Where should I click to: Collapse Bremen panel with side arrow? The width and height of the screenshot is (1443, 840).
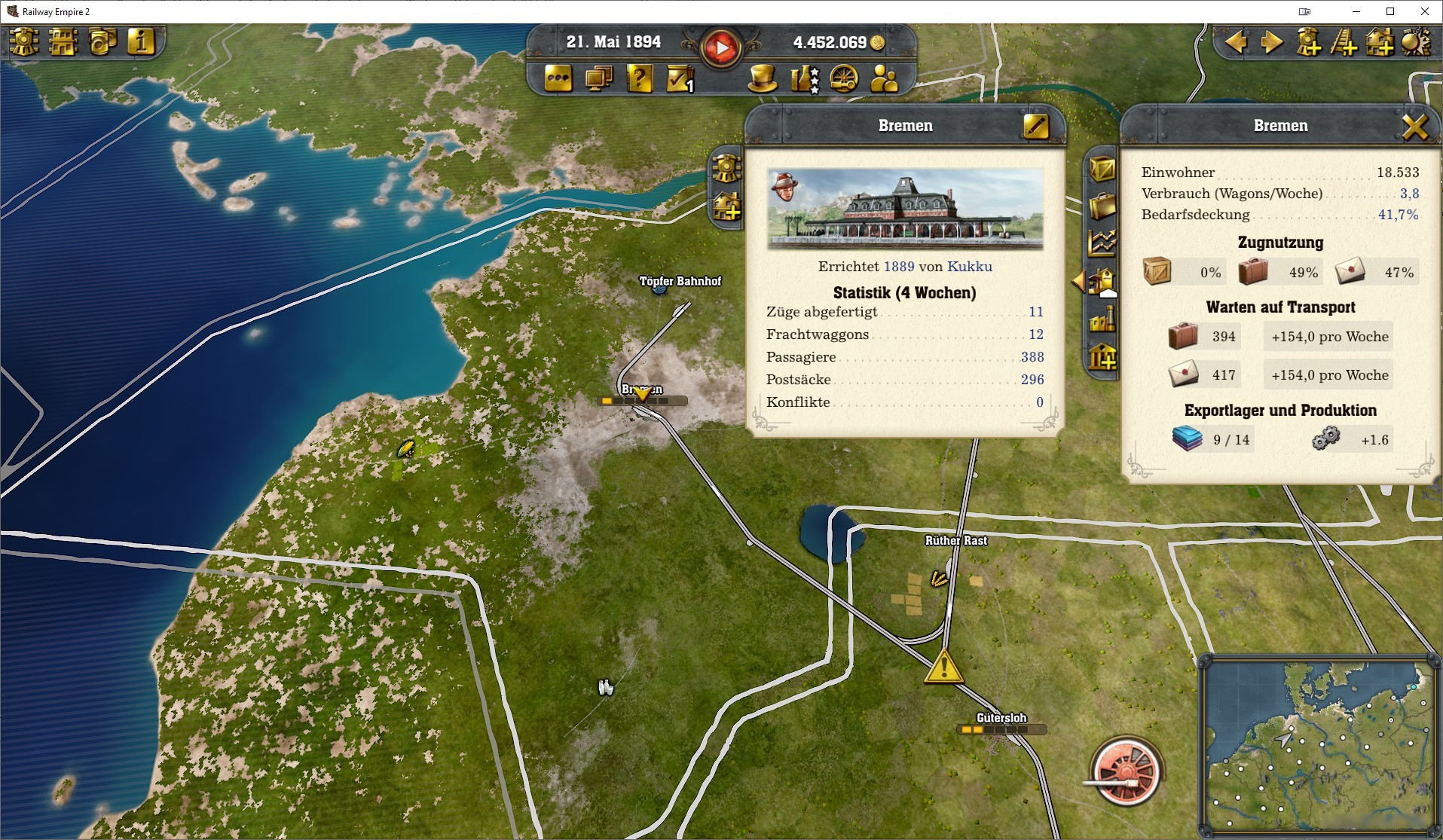coord(1080,281)
